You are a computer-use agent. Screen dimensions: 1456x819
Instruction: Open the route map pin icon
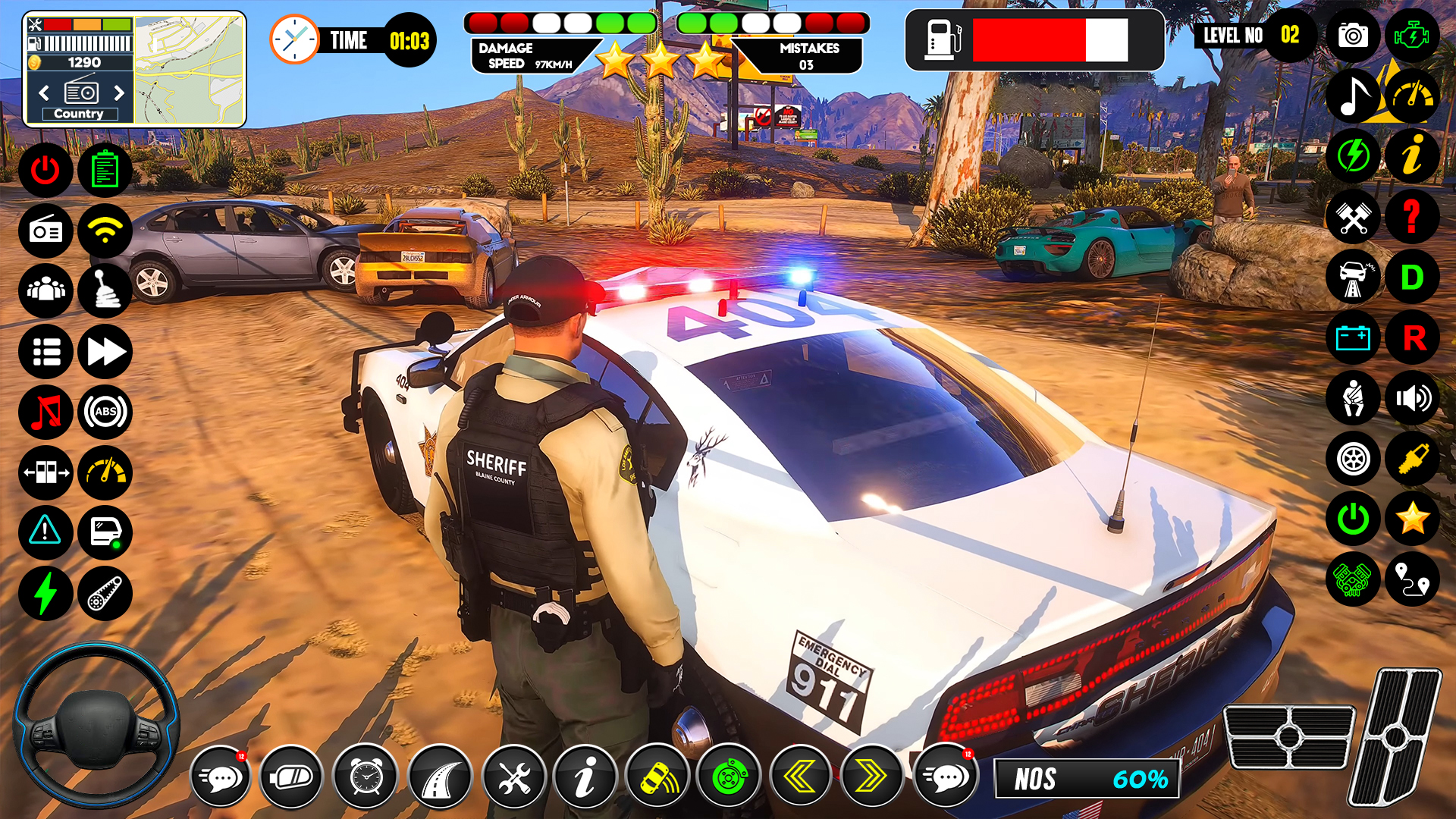point(1412,579)
